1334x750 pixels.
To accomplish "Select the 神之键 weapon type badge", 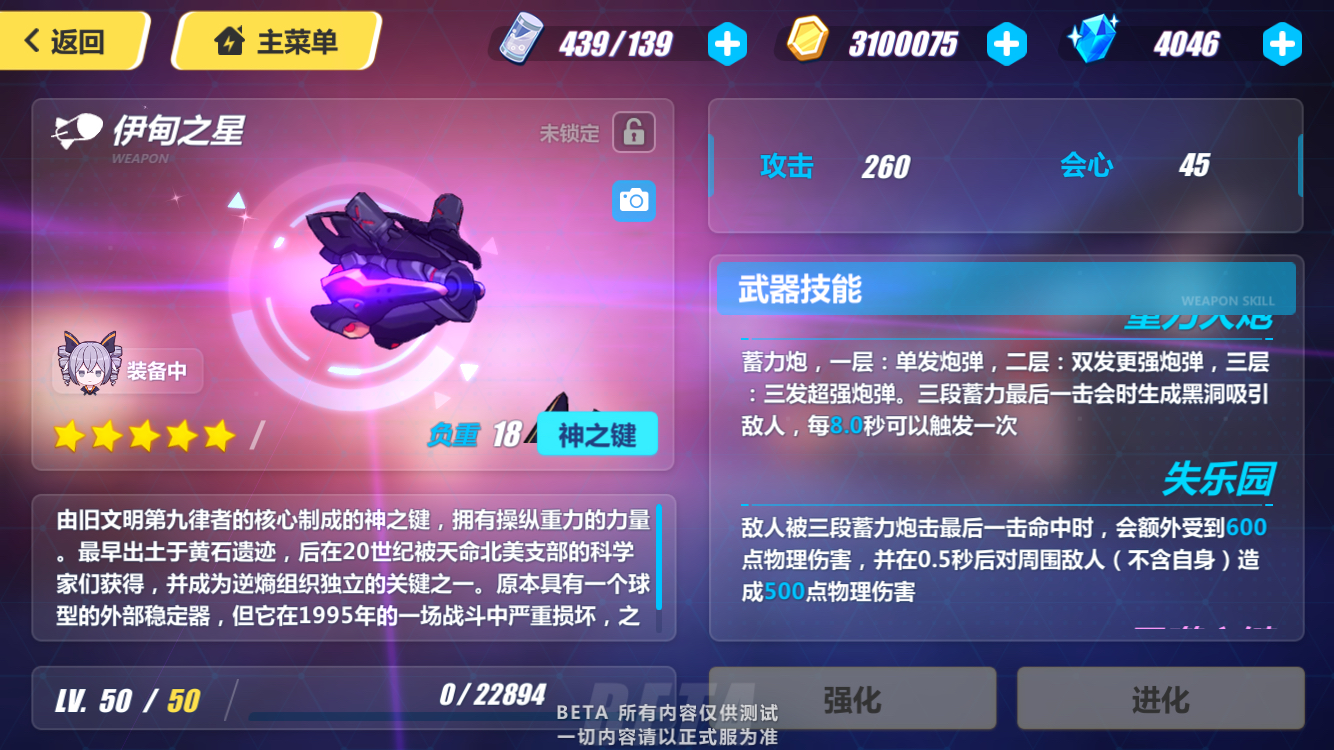I will pos(597,434).
